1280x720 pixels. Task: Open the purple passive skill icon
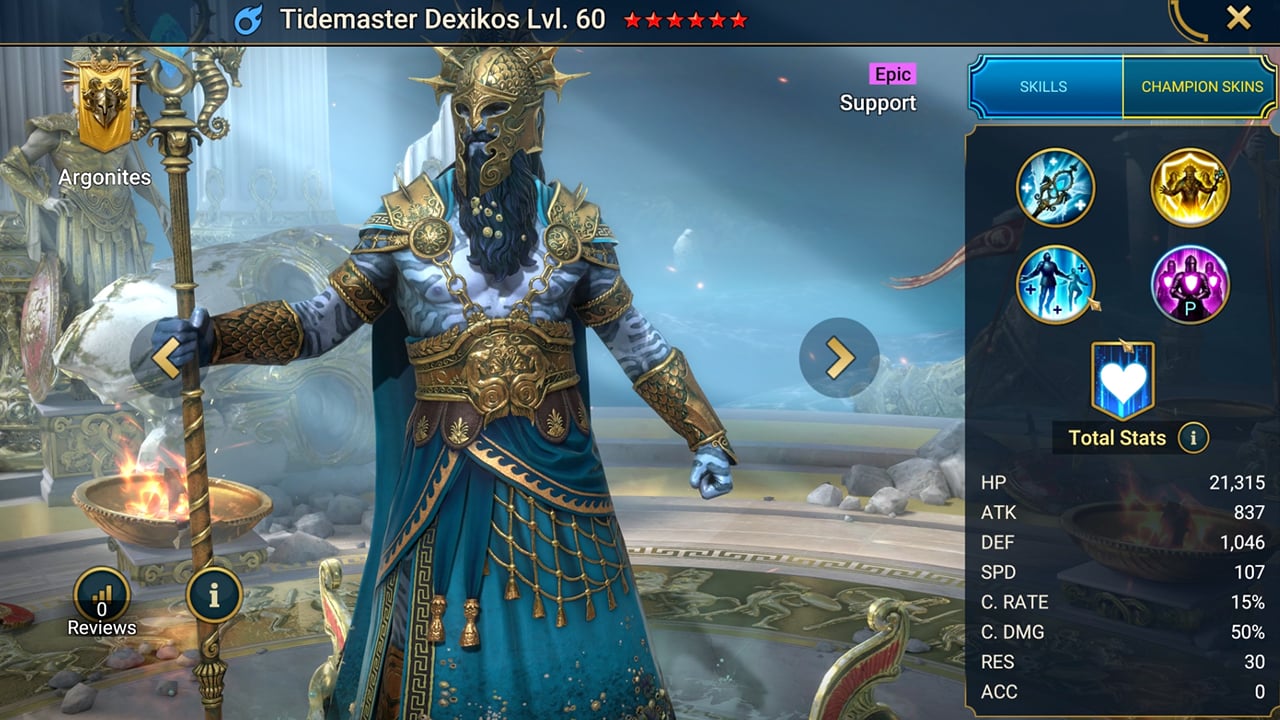[1189, 284]
